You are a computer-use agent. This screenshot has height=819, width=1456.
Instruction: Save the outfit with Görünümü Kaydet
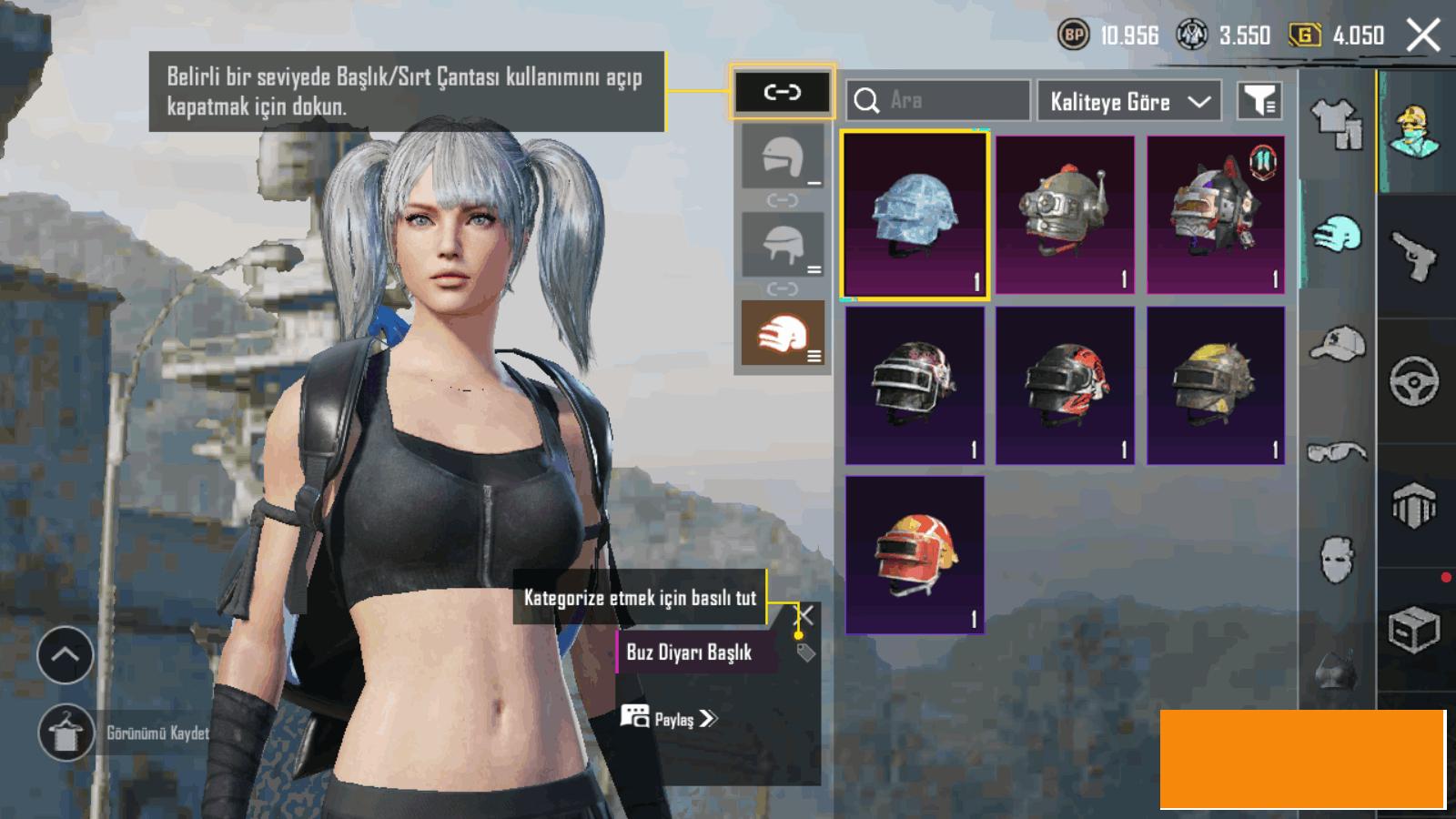coord(66,733)
